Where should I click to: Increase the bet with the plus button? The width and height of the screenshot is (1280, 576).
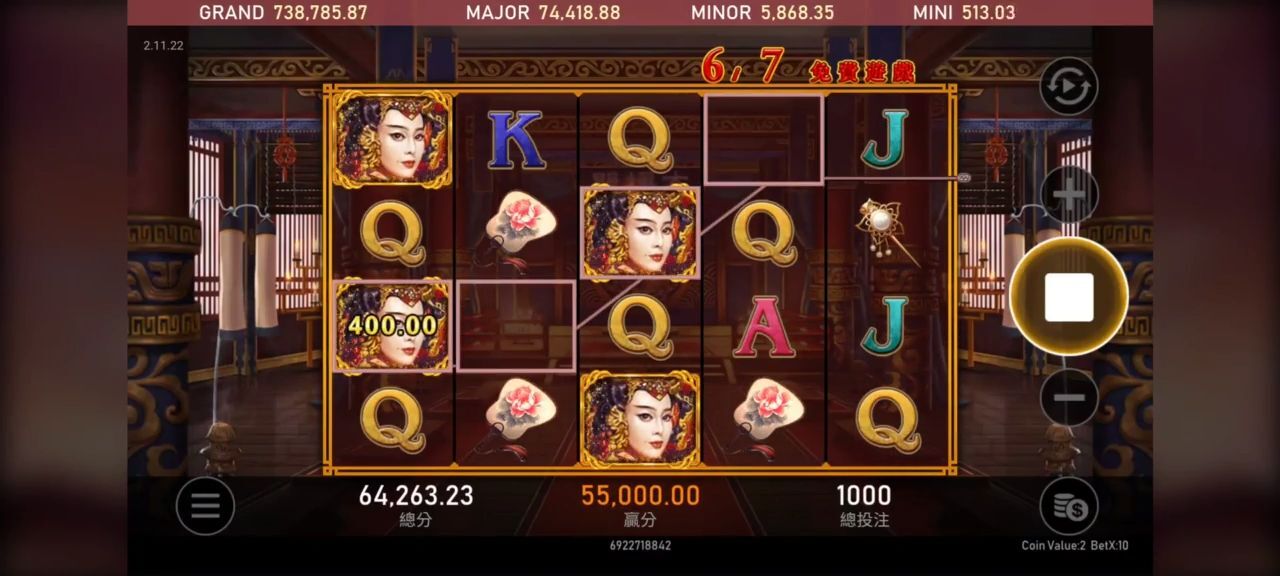click(1069, 195)
